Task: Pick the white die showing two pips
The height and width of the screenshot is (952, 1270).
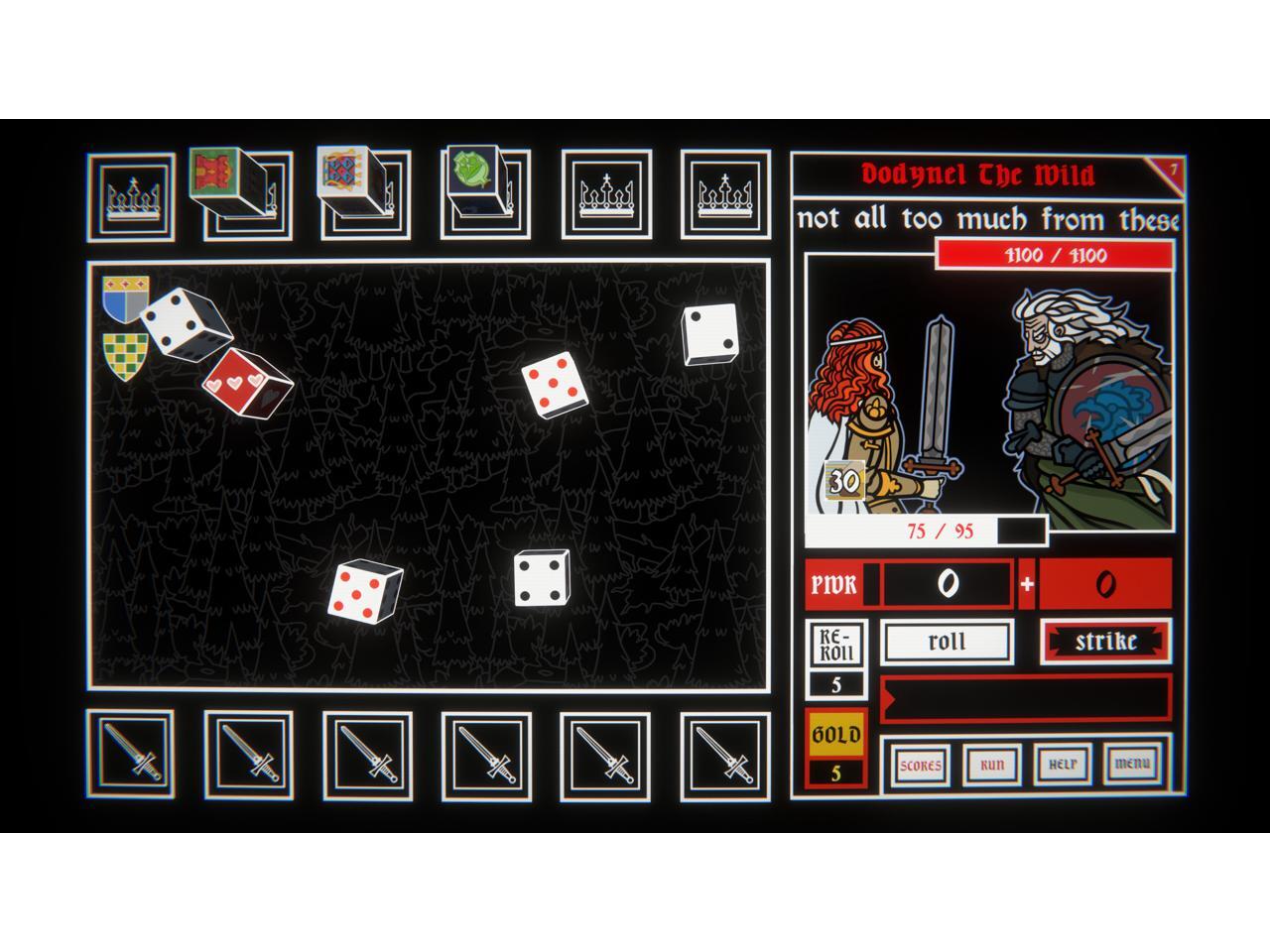Action: pyautogui.click(x=709, y=334)
